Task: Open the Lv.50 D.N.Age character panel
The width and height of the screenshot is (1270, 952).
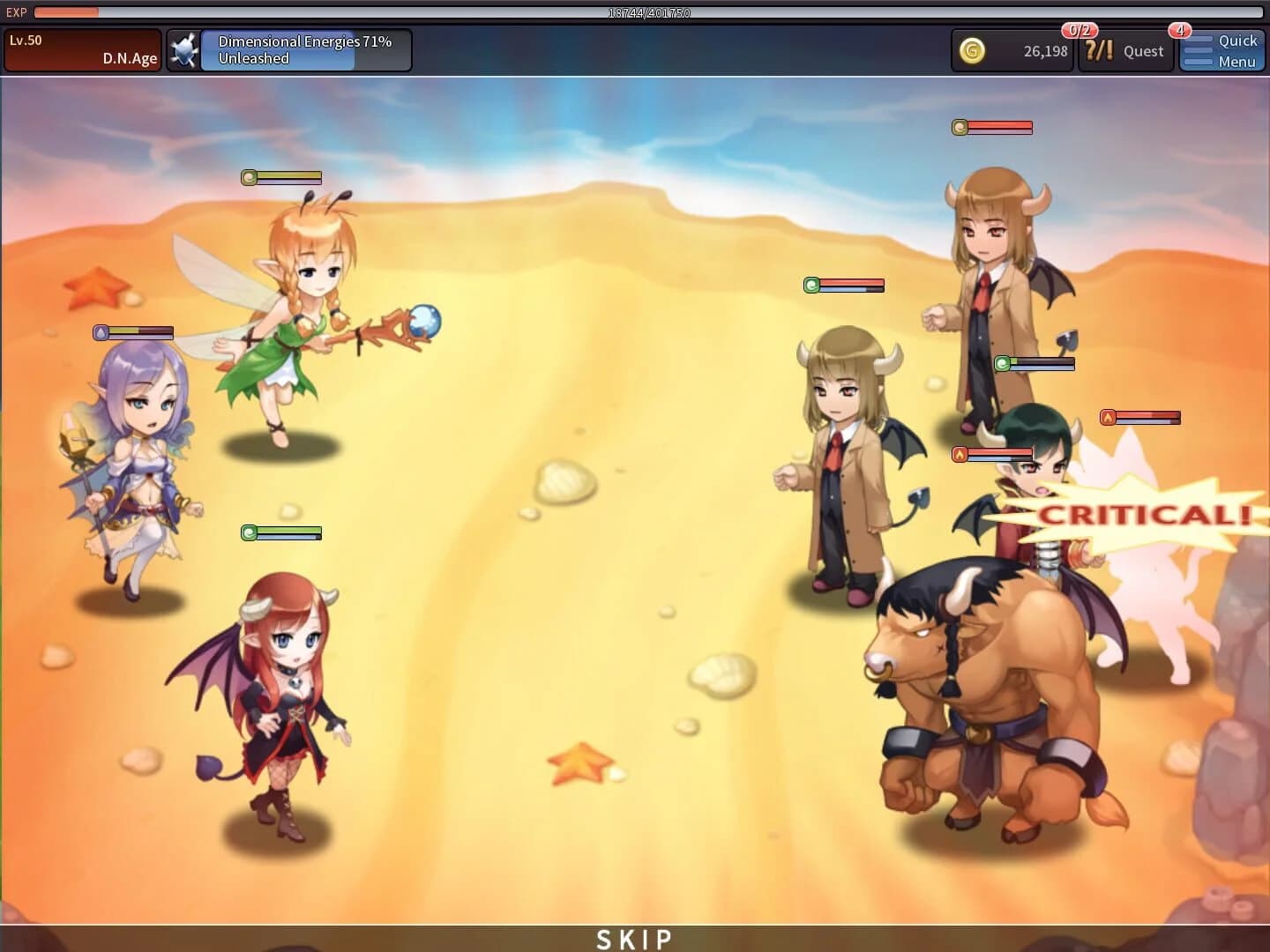Action: (x=82, y=49)
